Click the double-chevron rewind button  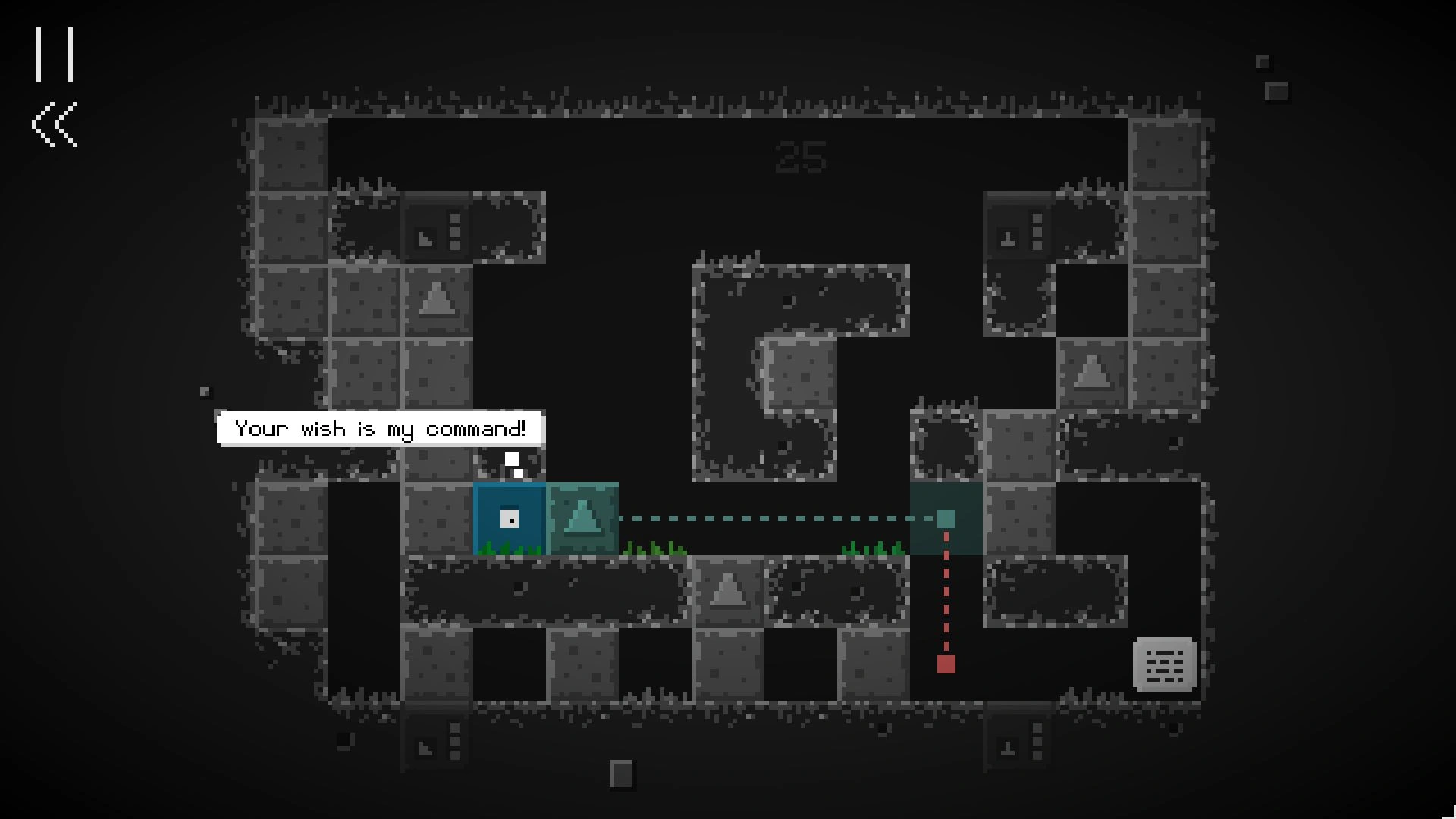(55, 124)
